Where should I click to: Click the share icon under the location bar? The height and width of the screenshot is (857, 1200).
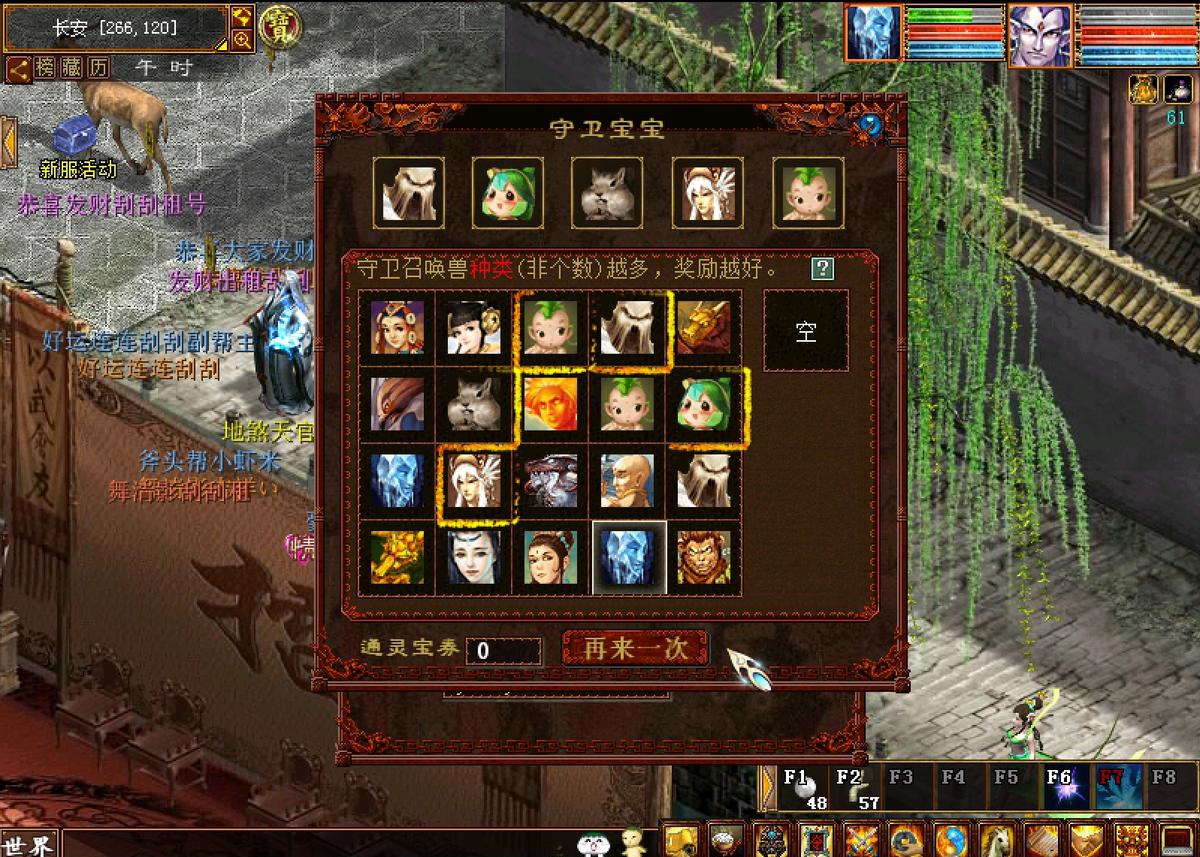tap(18, 68)
